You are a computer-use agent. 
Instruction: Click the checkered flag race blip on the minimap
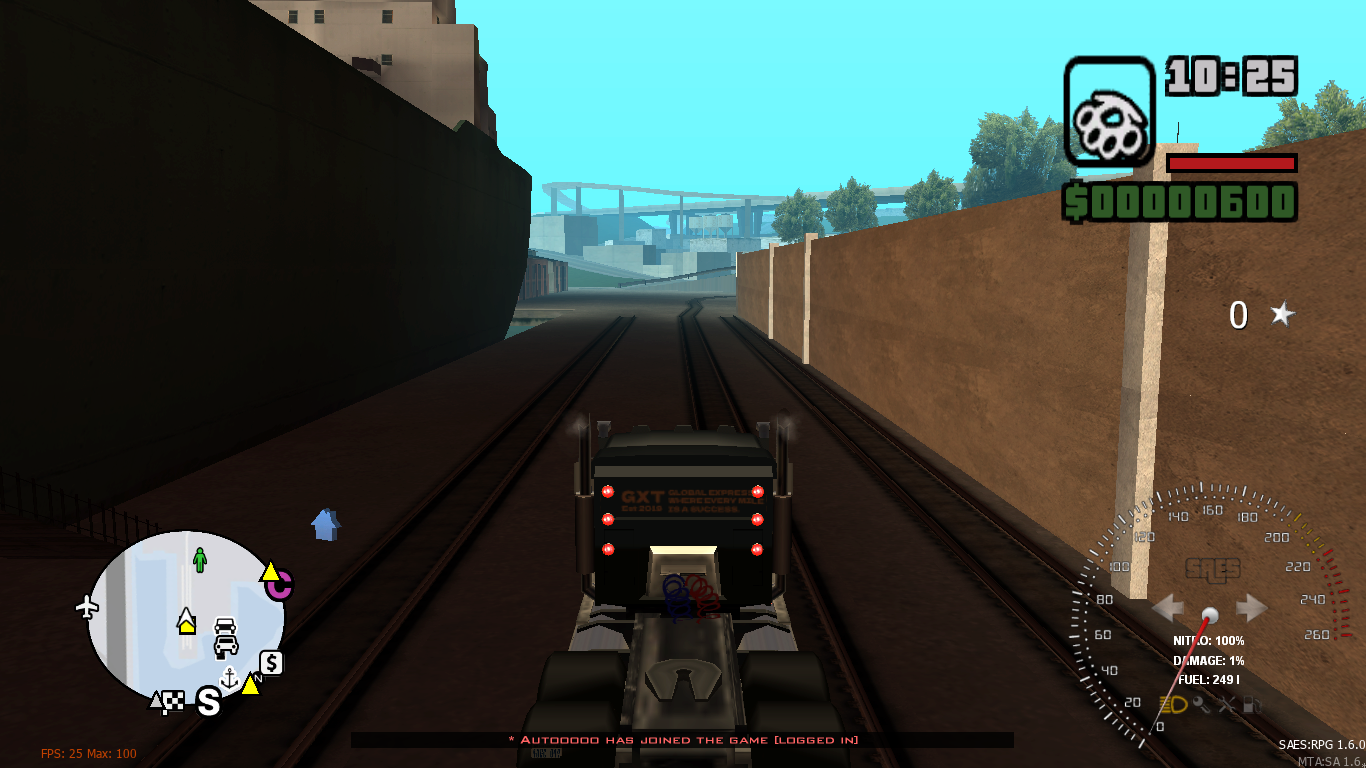(174, 701)
